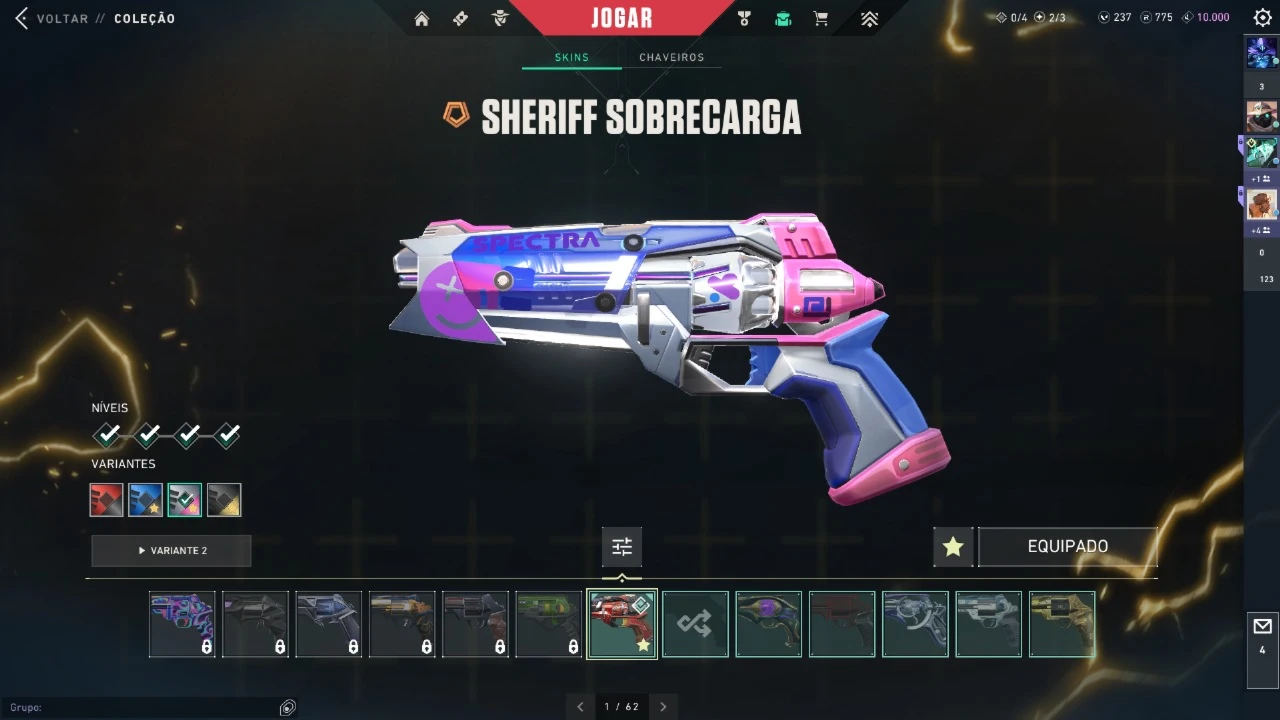Switch to the Chaveiros tab

point(671,58)
